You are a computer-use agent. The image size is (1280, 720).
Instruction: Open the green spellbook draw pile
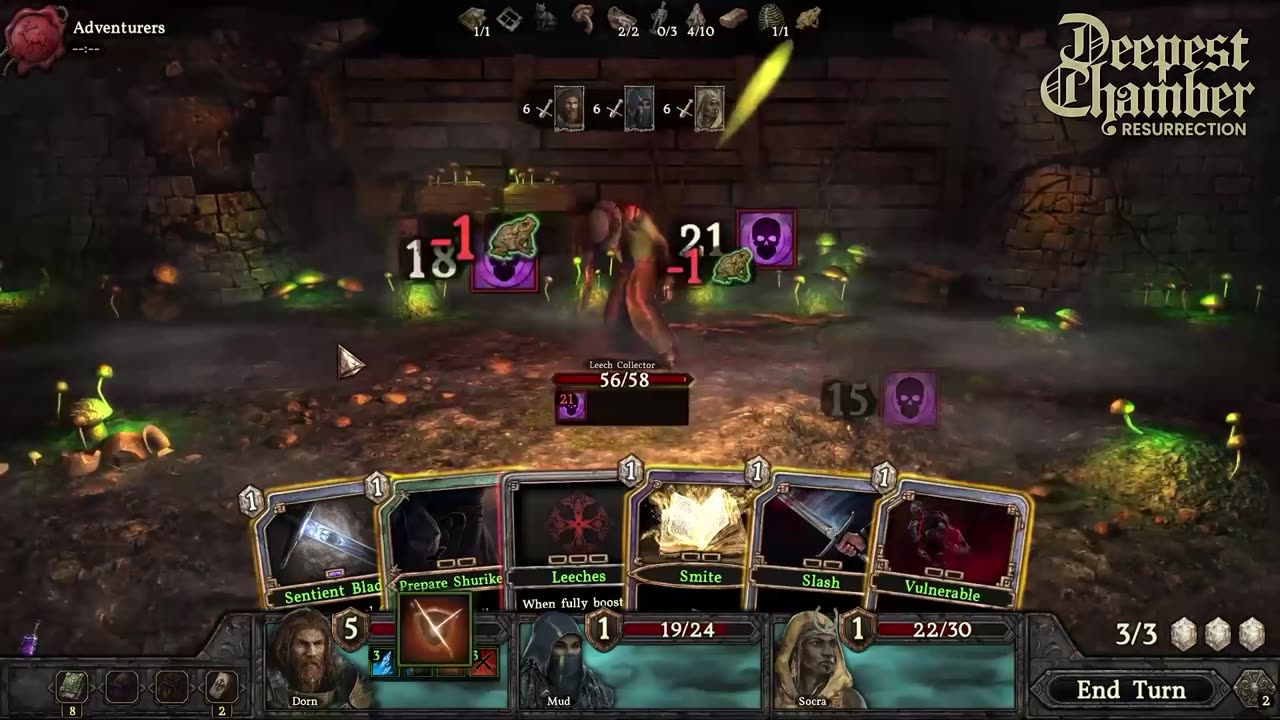click(x=71, y=687)
